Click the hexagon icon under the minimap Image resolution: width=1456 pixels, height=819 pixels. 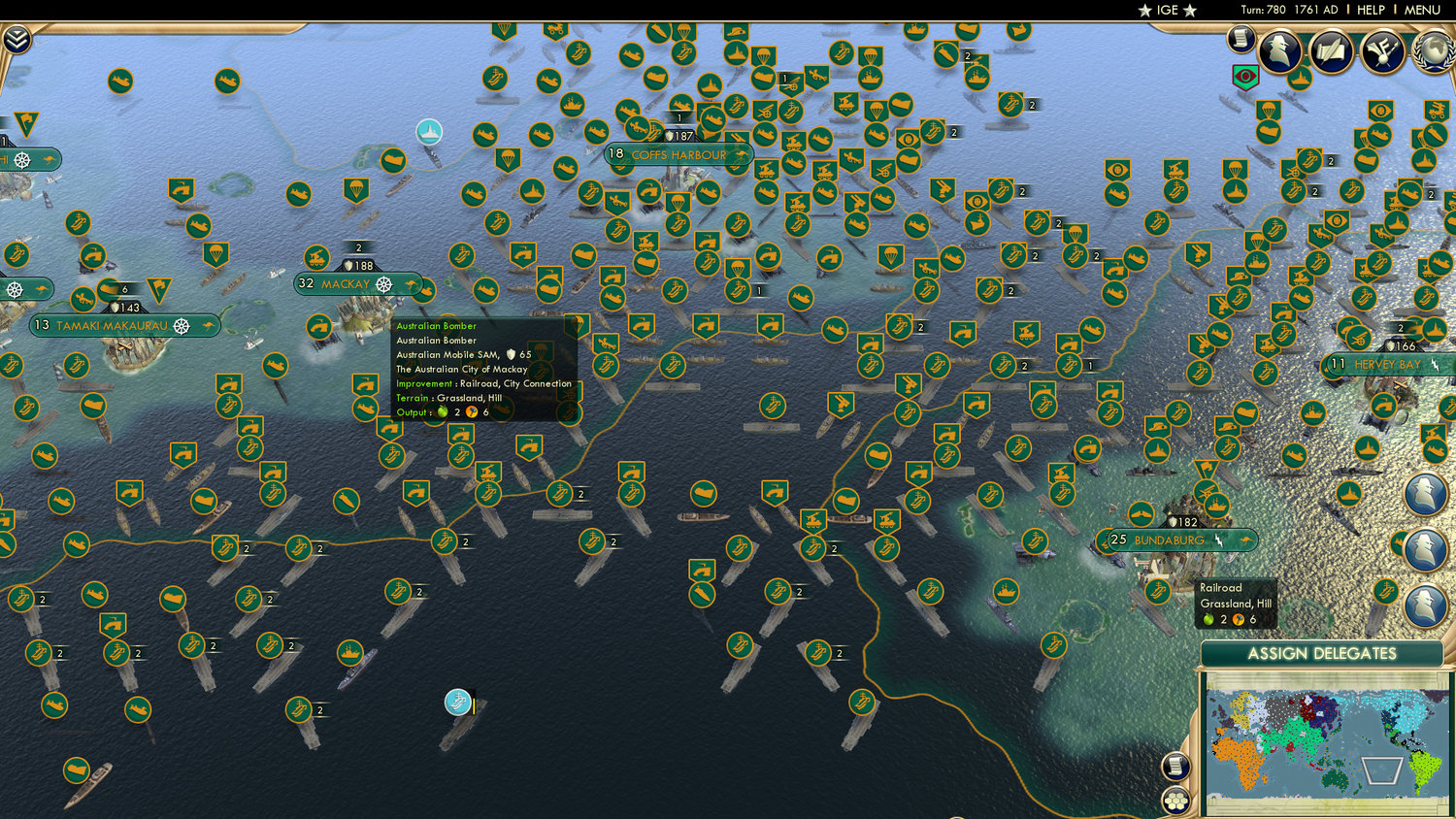[1175, 801]
